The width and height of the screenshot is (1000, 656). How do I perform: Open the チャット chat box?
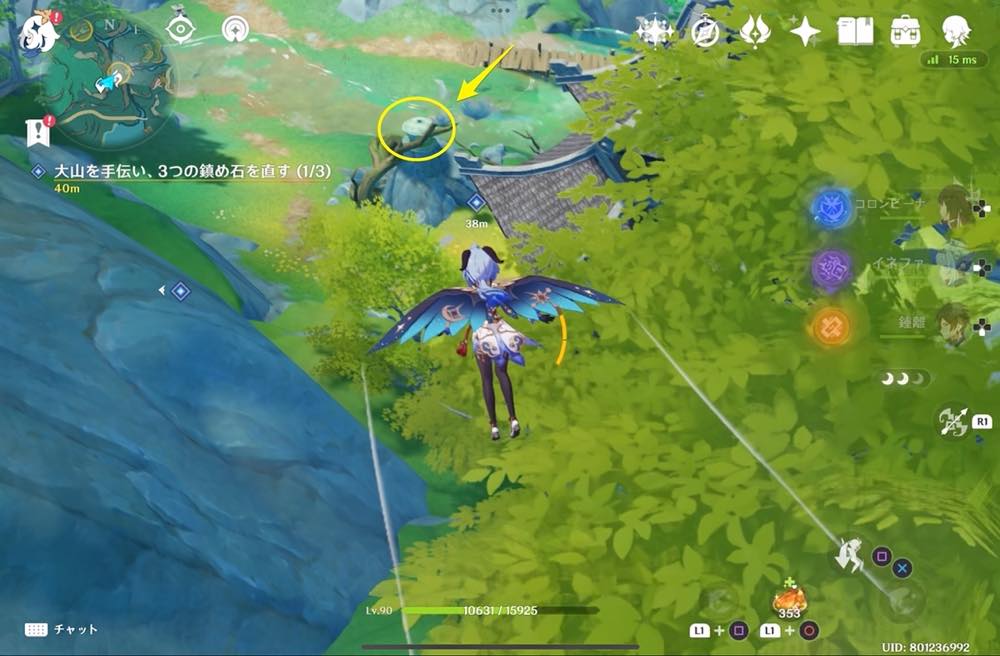(62, 629)
